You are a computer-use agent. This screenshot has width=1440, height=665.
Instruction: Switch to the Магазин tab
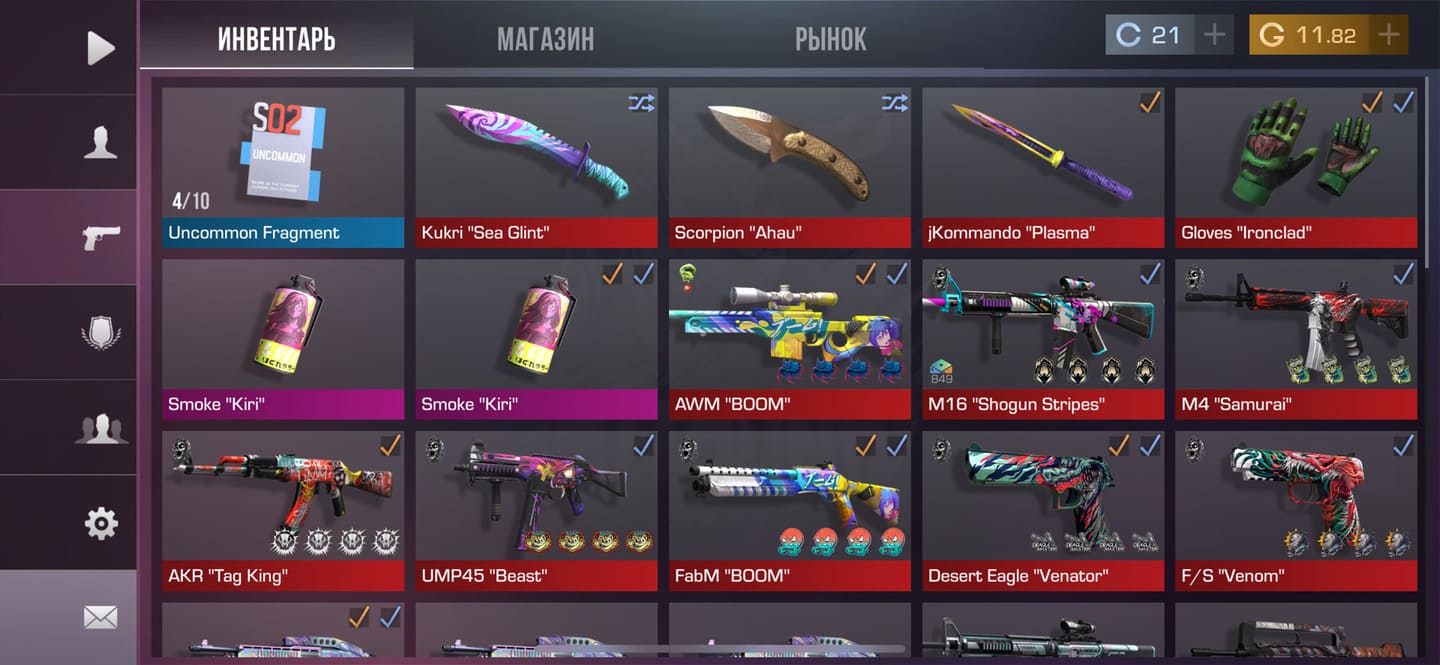pyautogui.click(x=545, y=39)
